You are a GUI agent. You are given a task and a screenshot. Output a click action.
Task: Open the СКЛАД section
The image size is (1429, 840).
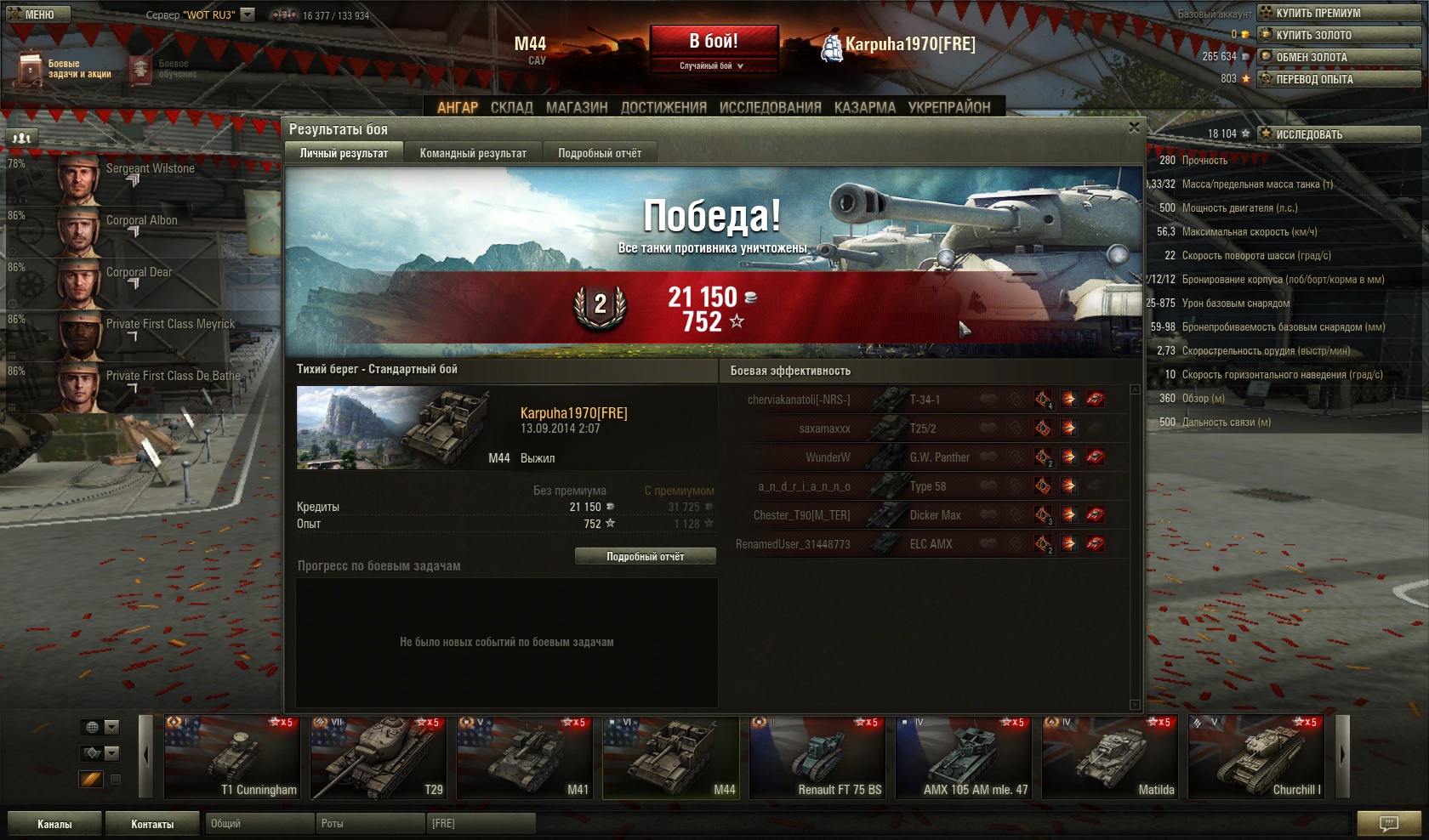tap(511, 107)
